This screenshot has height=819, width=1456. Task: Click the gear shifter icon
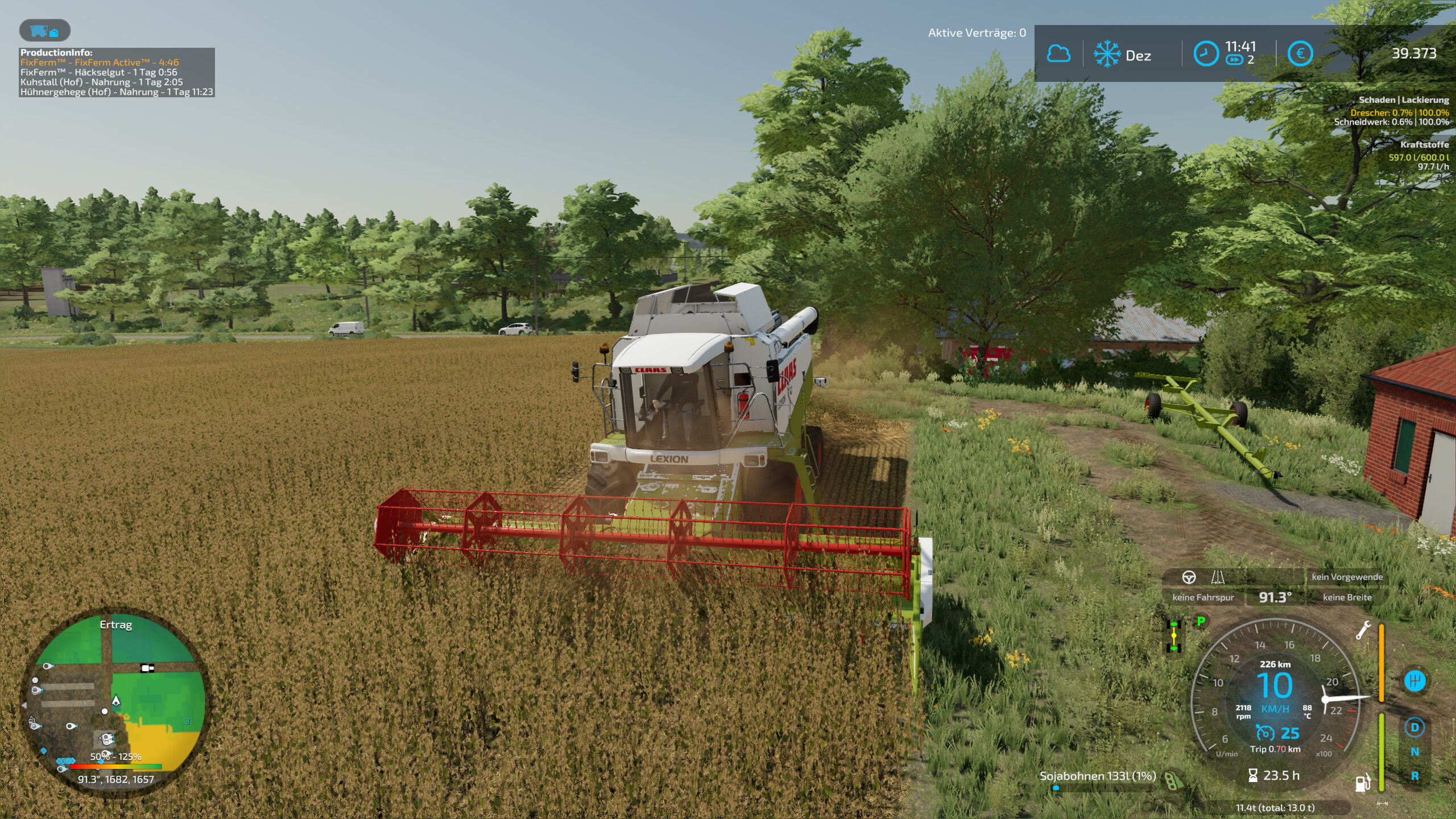1414,681
